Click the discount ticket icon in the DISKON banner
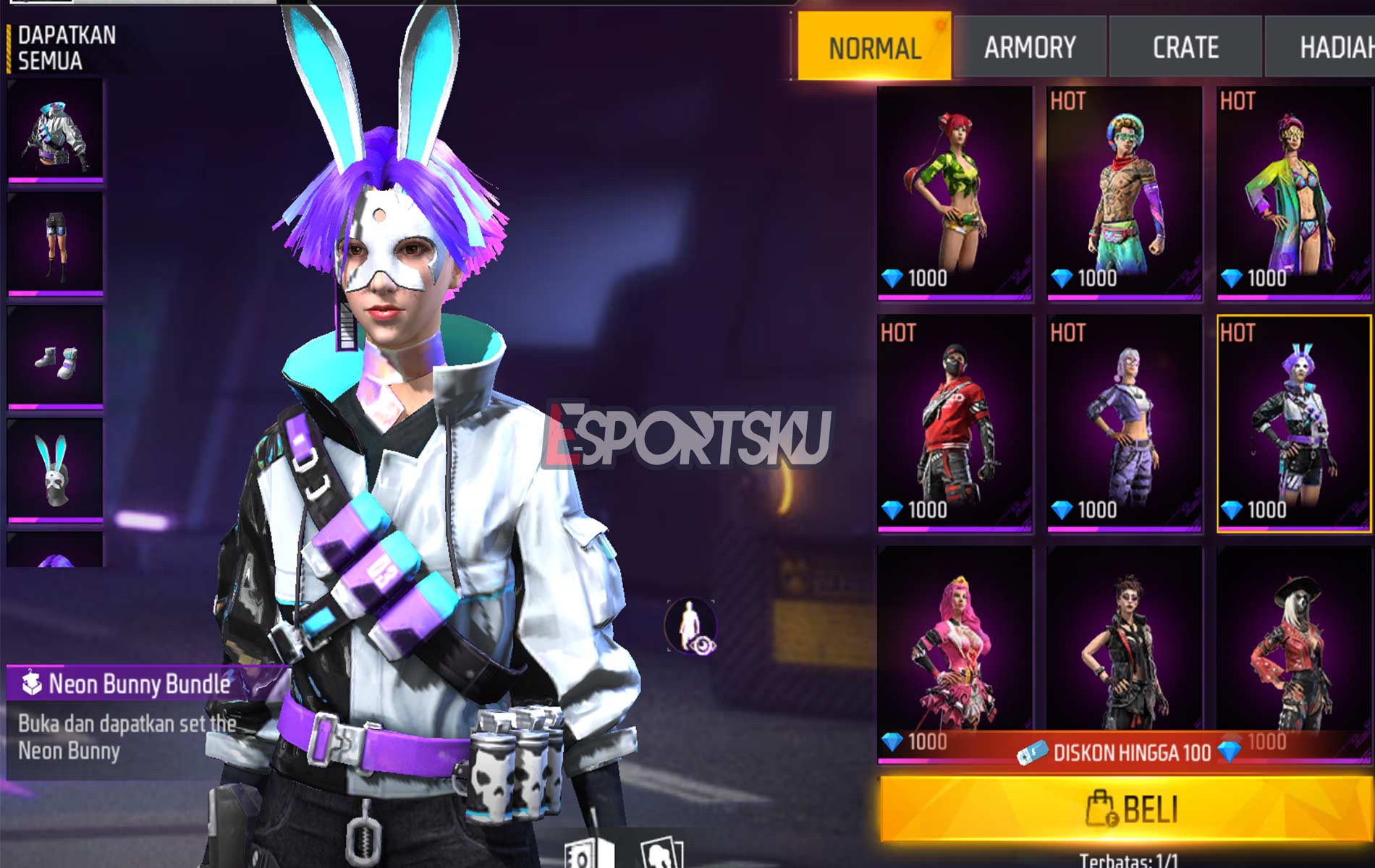This screenshot has height=868, width=1375. point(1034,752)
